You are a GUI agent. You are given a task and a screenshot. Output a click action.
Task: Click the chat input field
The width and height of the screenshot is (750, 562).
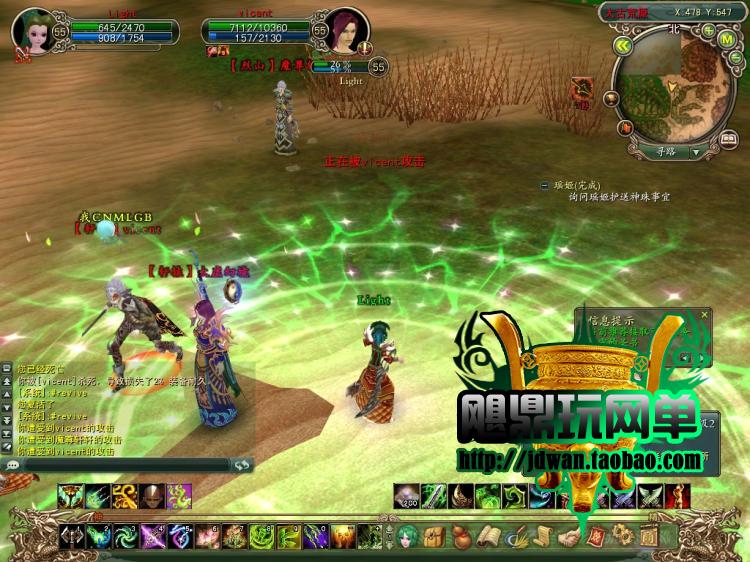118,465
